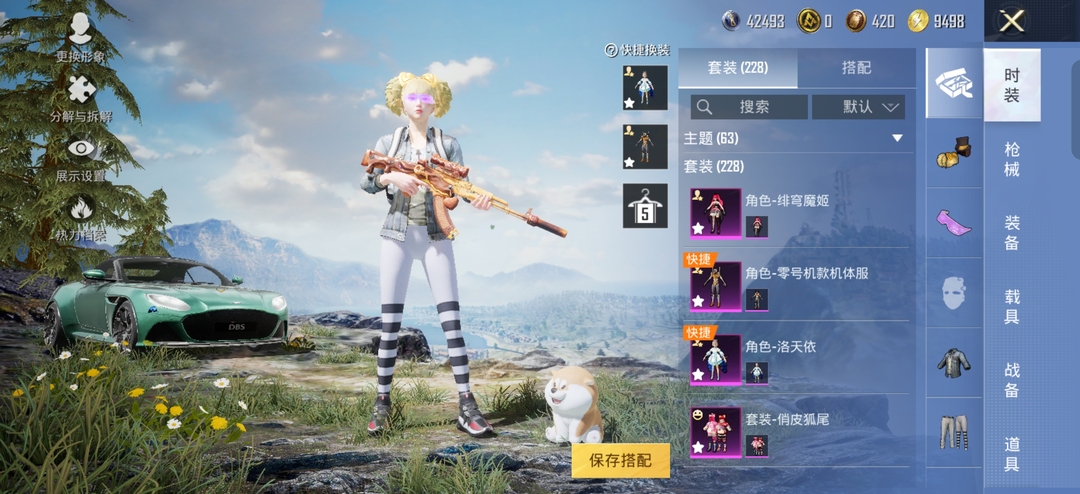Open 分解与拆解 dismantle menu
The width and height of the screenshot is (1080, 494).
[x=80, y=98]
